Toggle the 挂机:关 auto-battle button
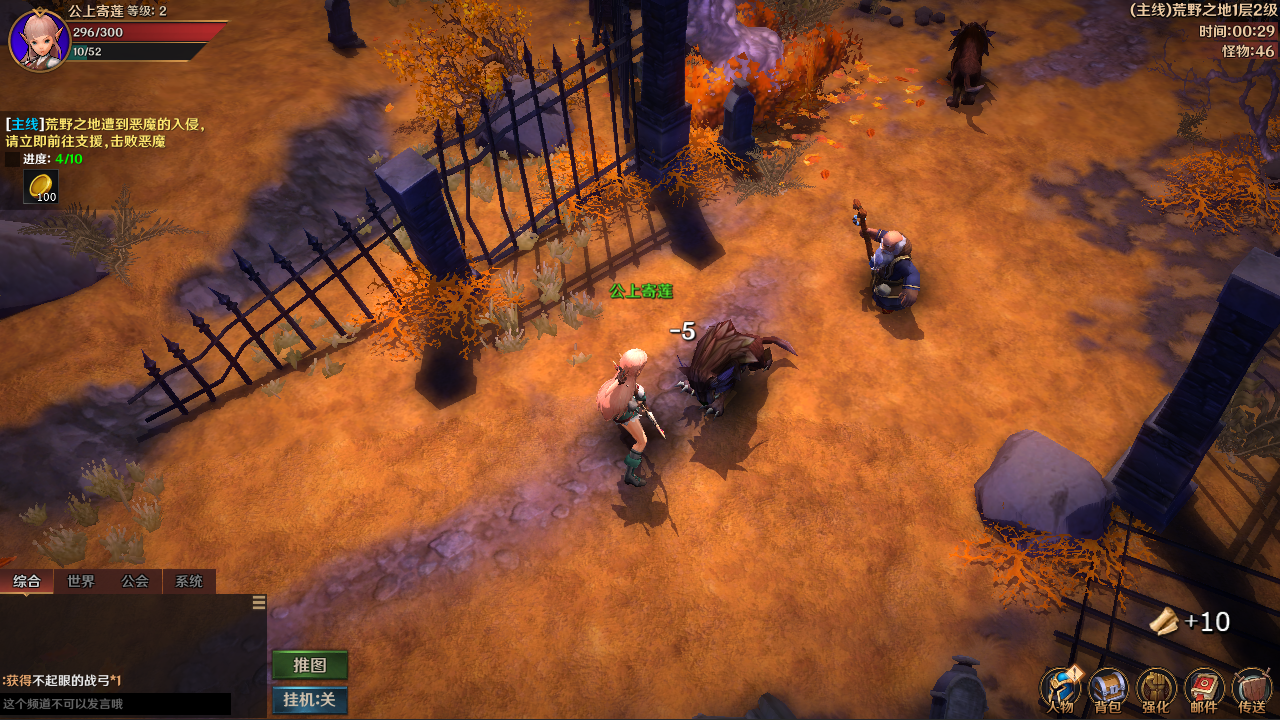 click(310, 700)
